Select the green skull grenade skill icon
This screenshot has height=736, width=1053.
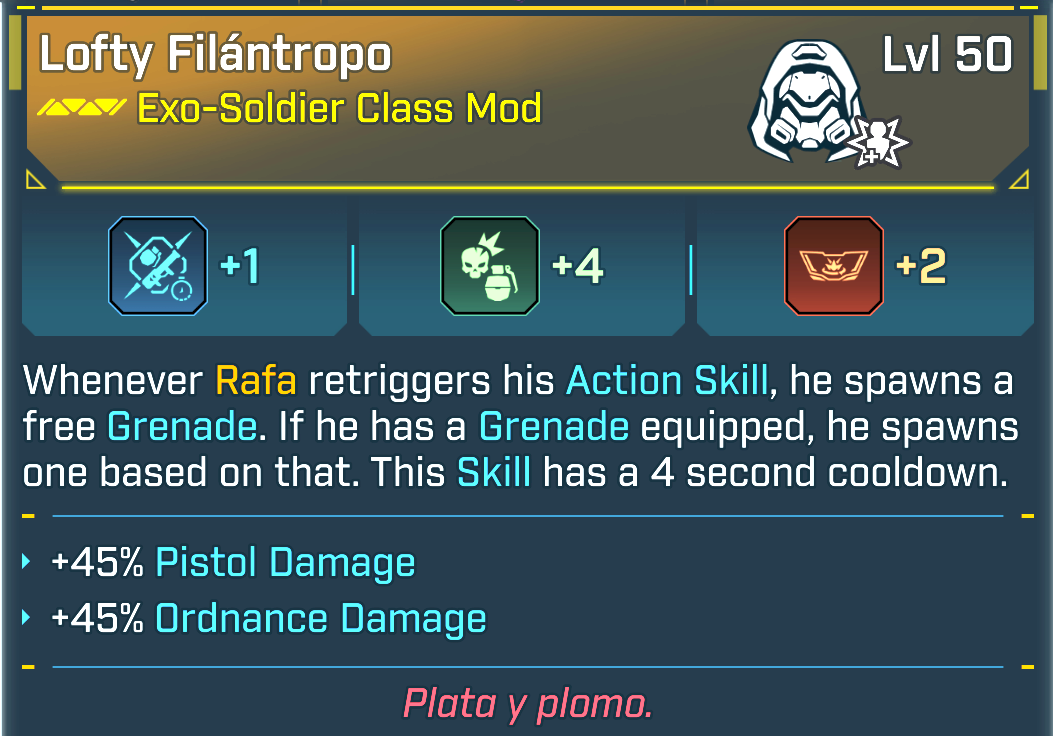[x=490, y=266]
